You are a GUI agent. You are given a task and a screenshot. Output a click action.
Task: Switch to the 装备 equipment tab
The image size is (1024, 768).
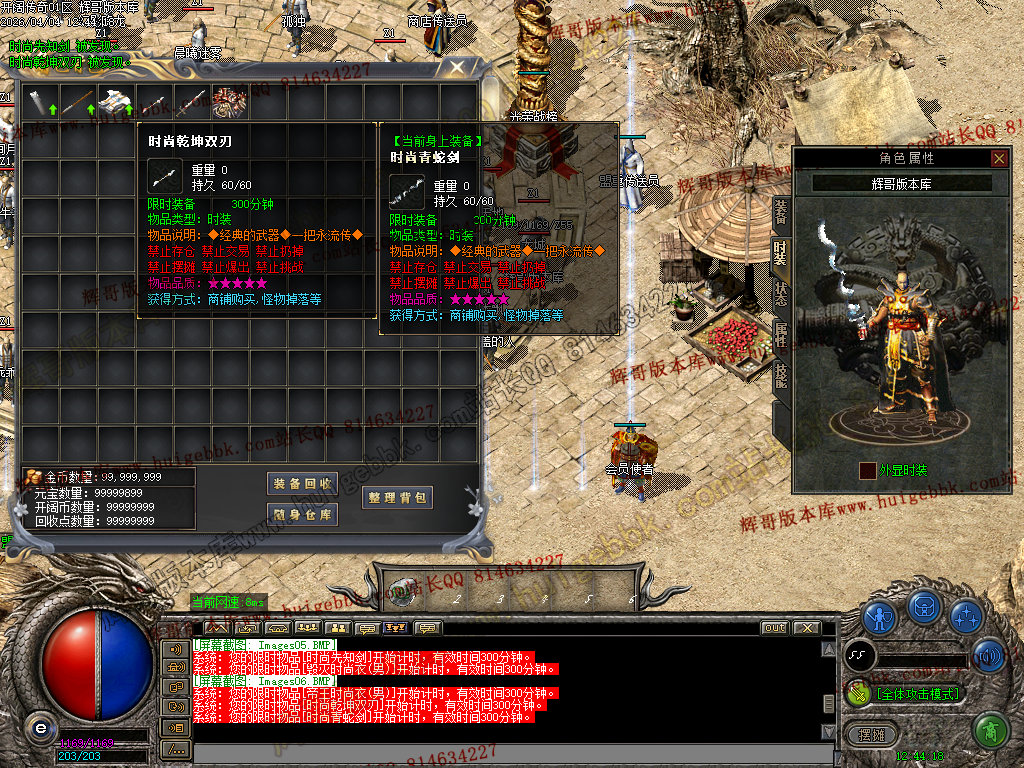pos(780,212)
